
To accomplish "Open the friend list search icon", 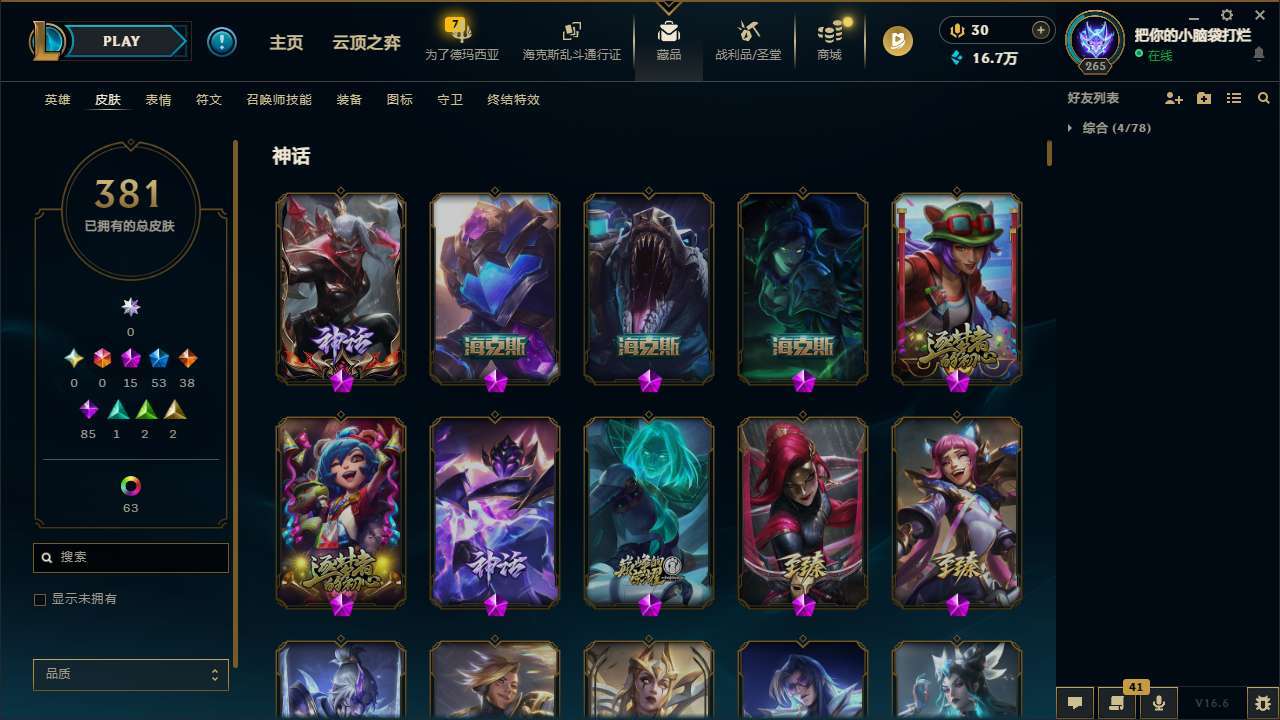I will click(x=1263, y=98).
